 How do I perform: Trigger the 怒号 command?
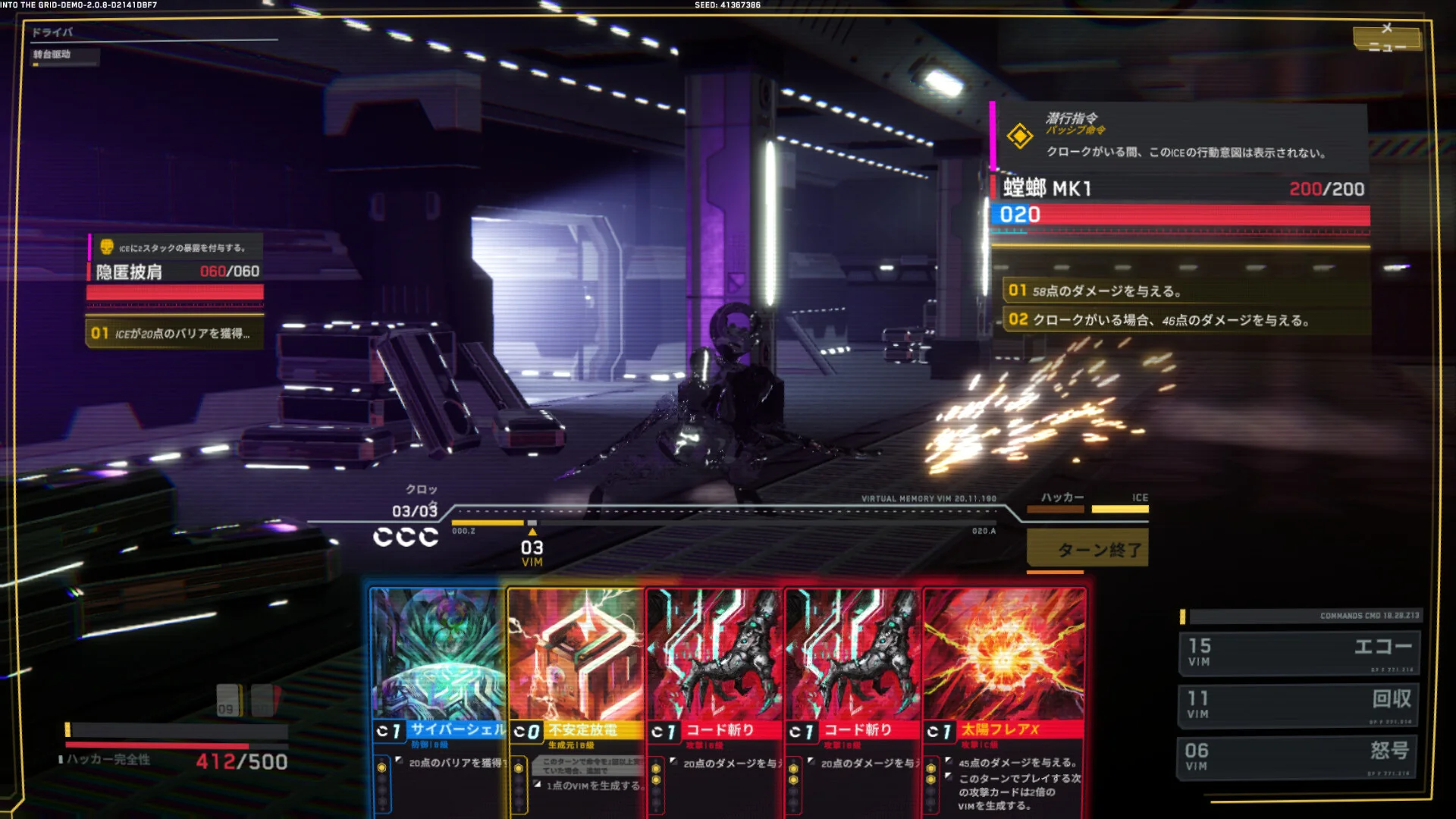tap(1299, 756)
